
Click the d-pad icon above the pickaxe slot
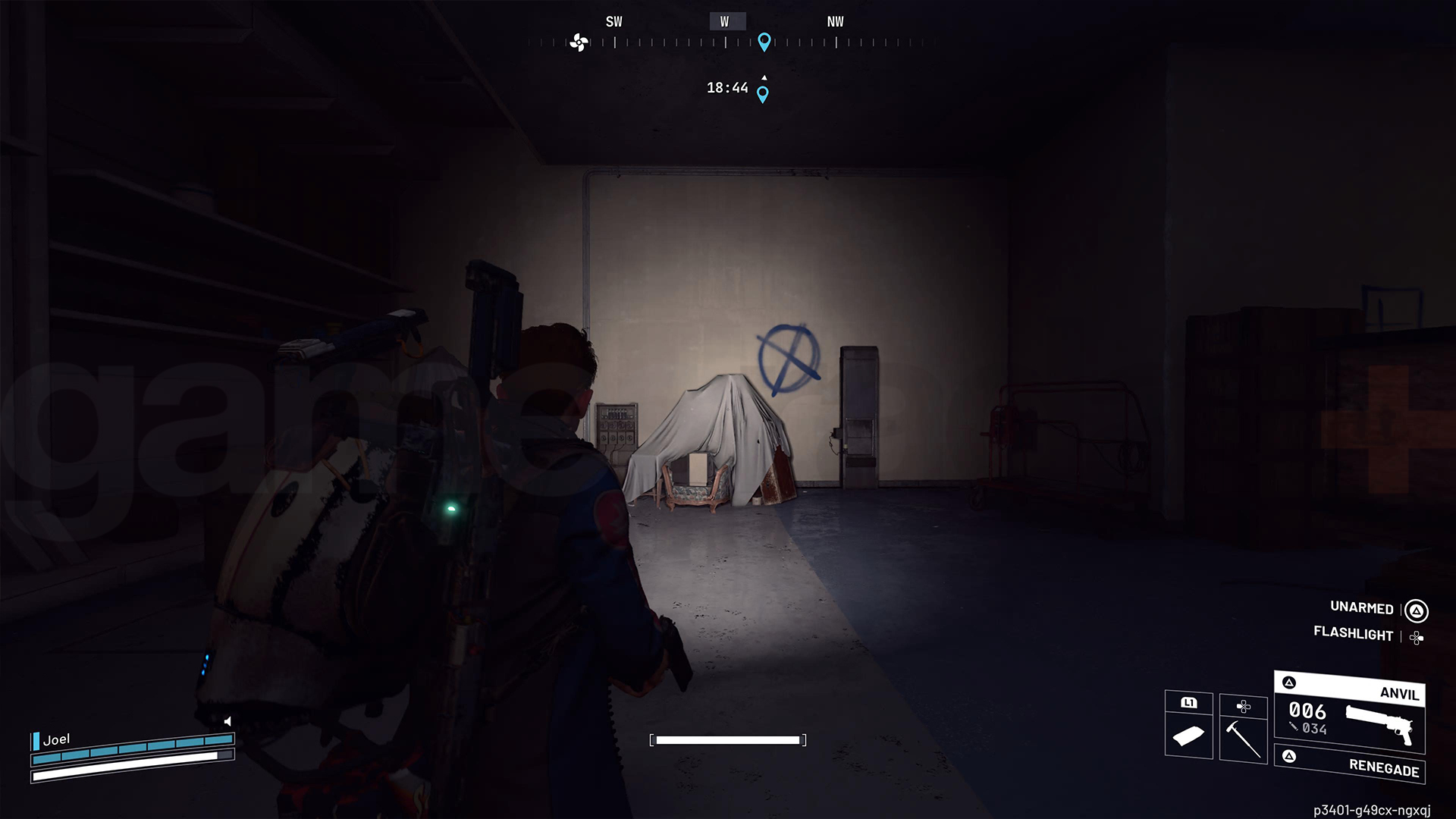click(1244, 707)
